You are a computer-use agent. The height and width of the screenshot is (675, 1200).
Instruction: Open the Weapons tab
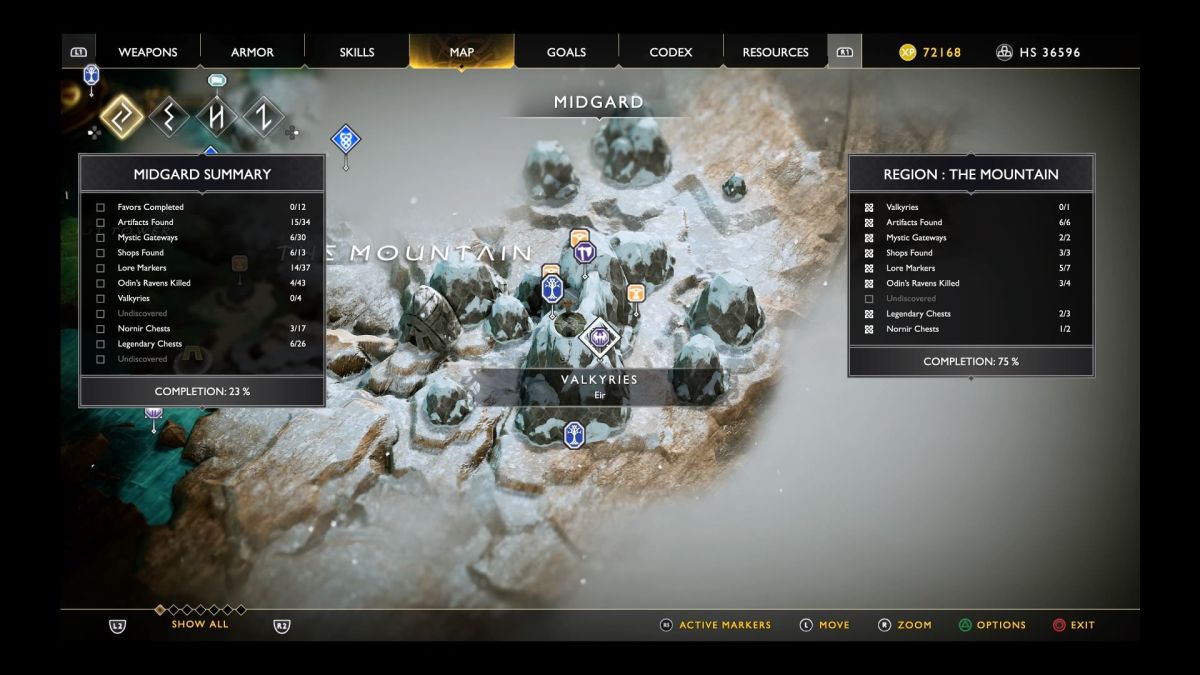(148, 52)
